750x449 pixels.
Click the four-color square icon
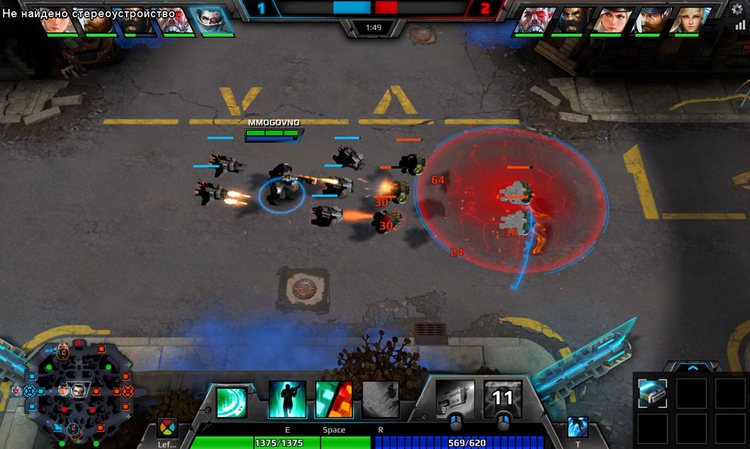coord(167,427)
